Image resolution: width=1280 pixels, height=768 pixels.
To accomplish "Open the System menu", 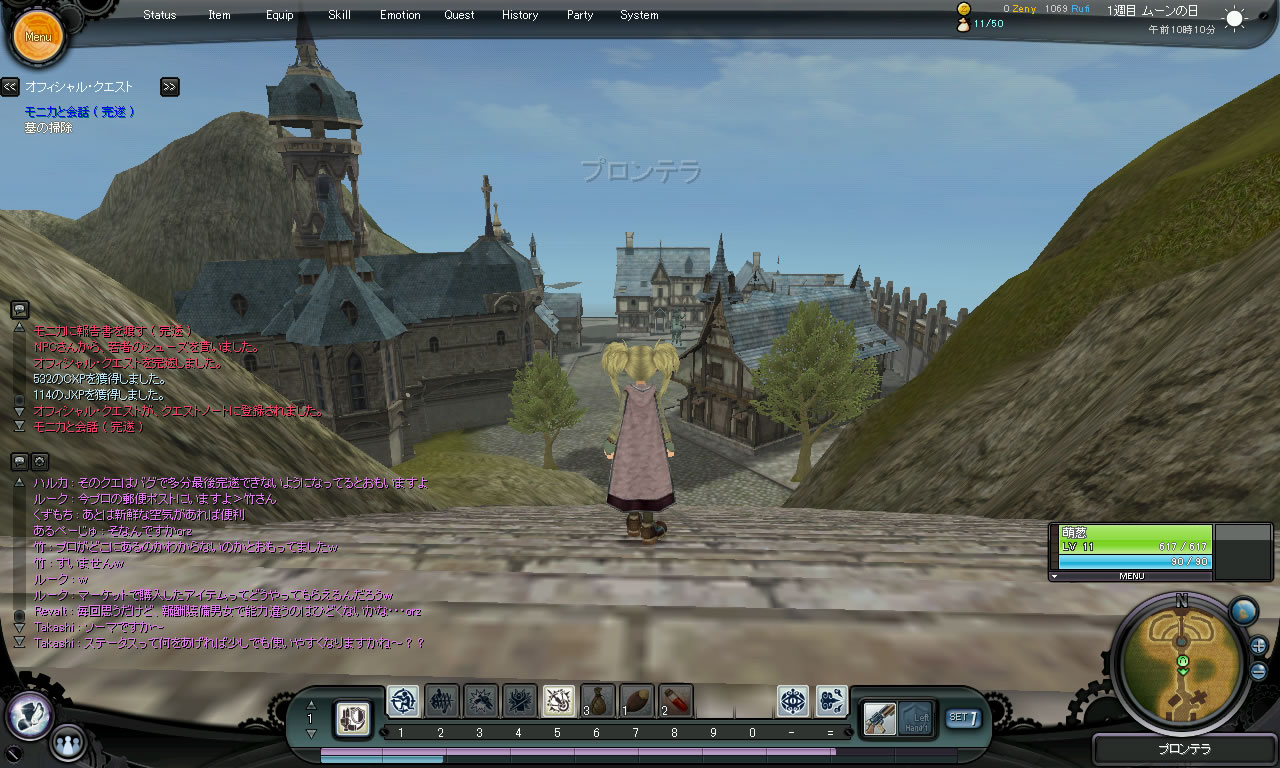I will (639, 15).
